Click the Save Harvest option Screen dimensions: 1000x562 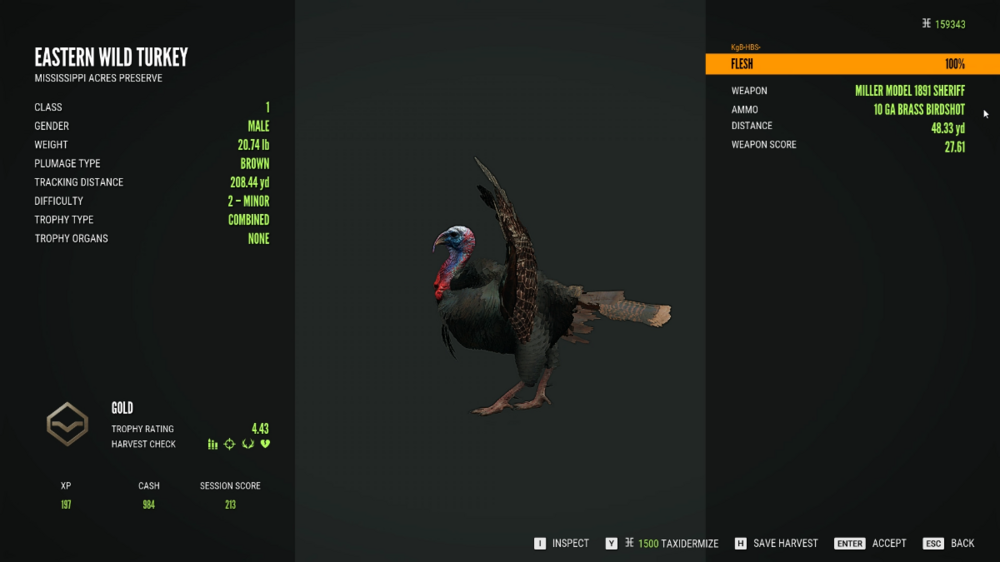776,543
